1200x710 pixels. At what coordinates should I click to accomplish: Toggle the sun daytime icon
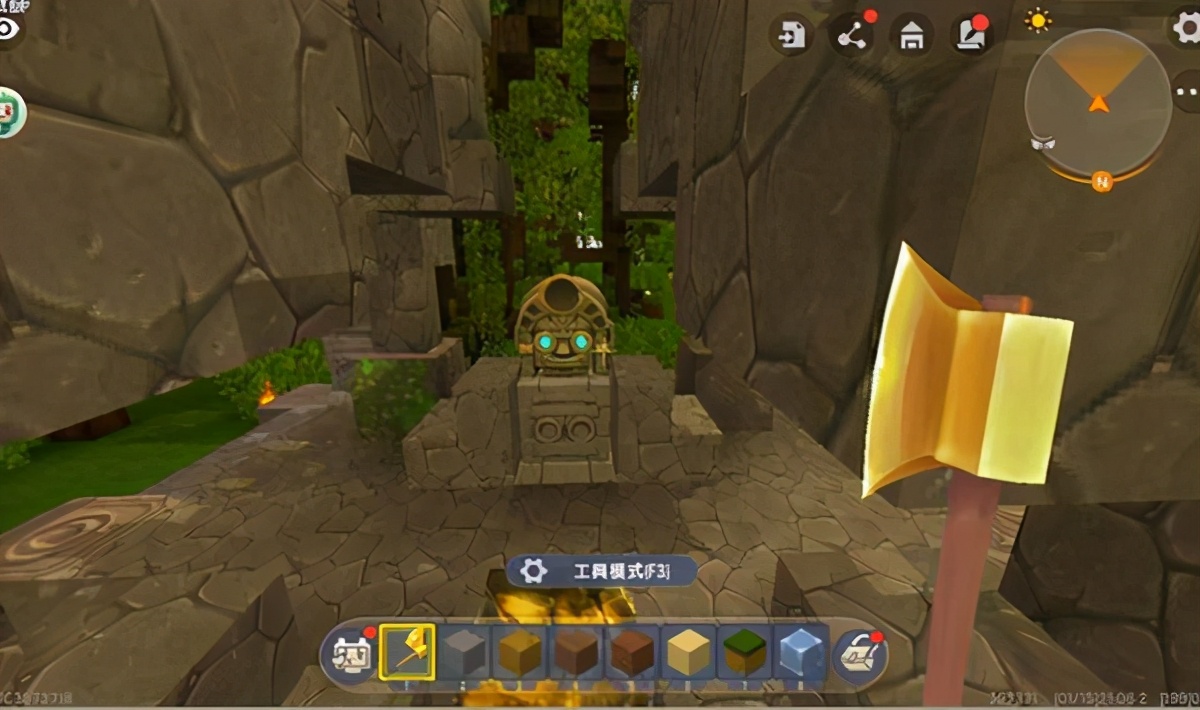pos(1039,20)
